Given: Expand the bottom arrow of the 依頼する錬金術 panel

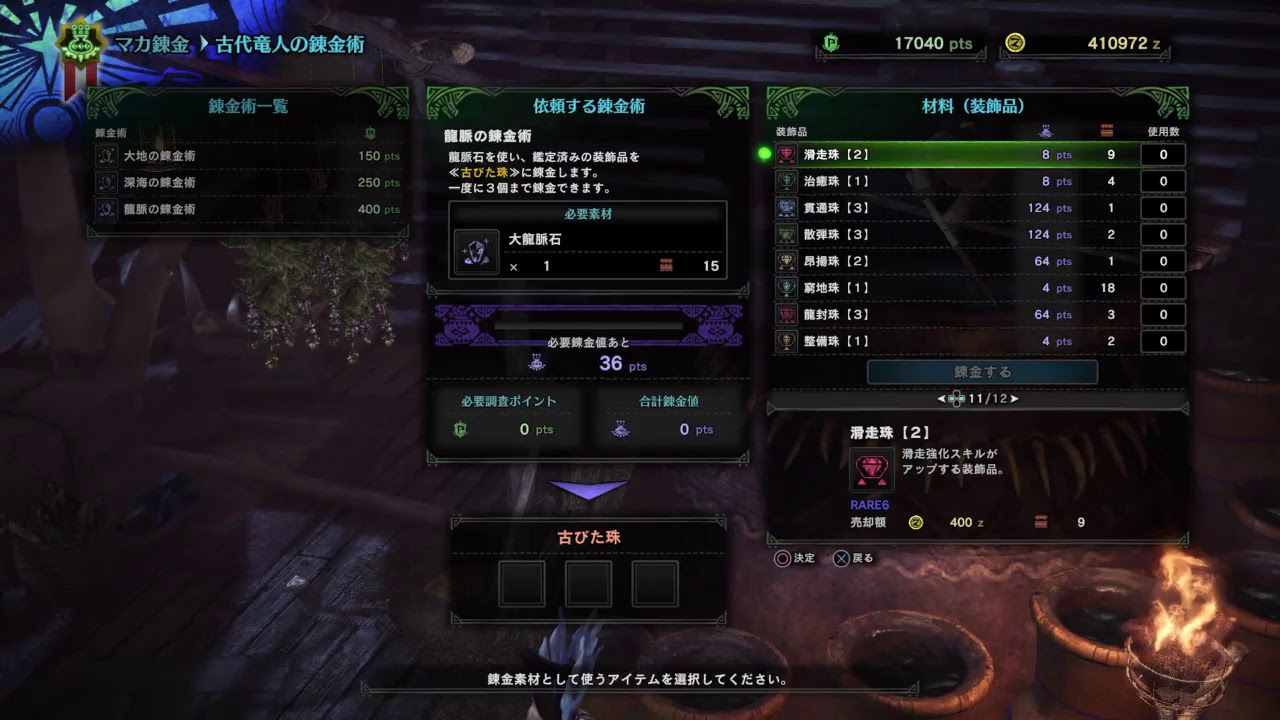Looking at the screenshot, I should coord(588,487).
